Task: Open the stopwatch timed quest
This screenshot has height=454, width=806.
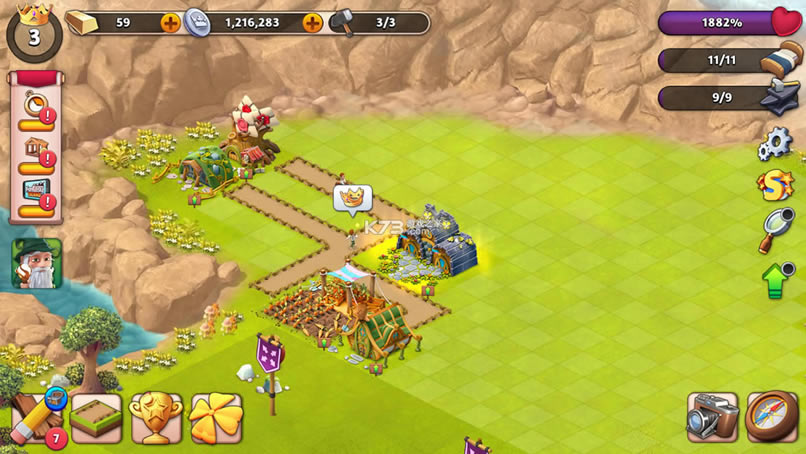Action: (36, 109)
